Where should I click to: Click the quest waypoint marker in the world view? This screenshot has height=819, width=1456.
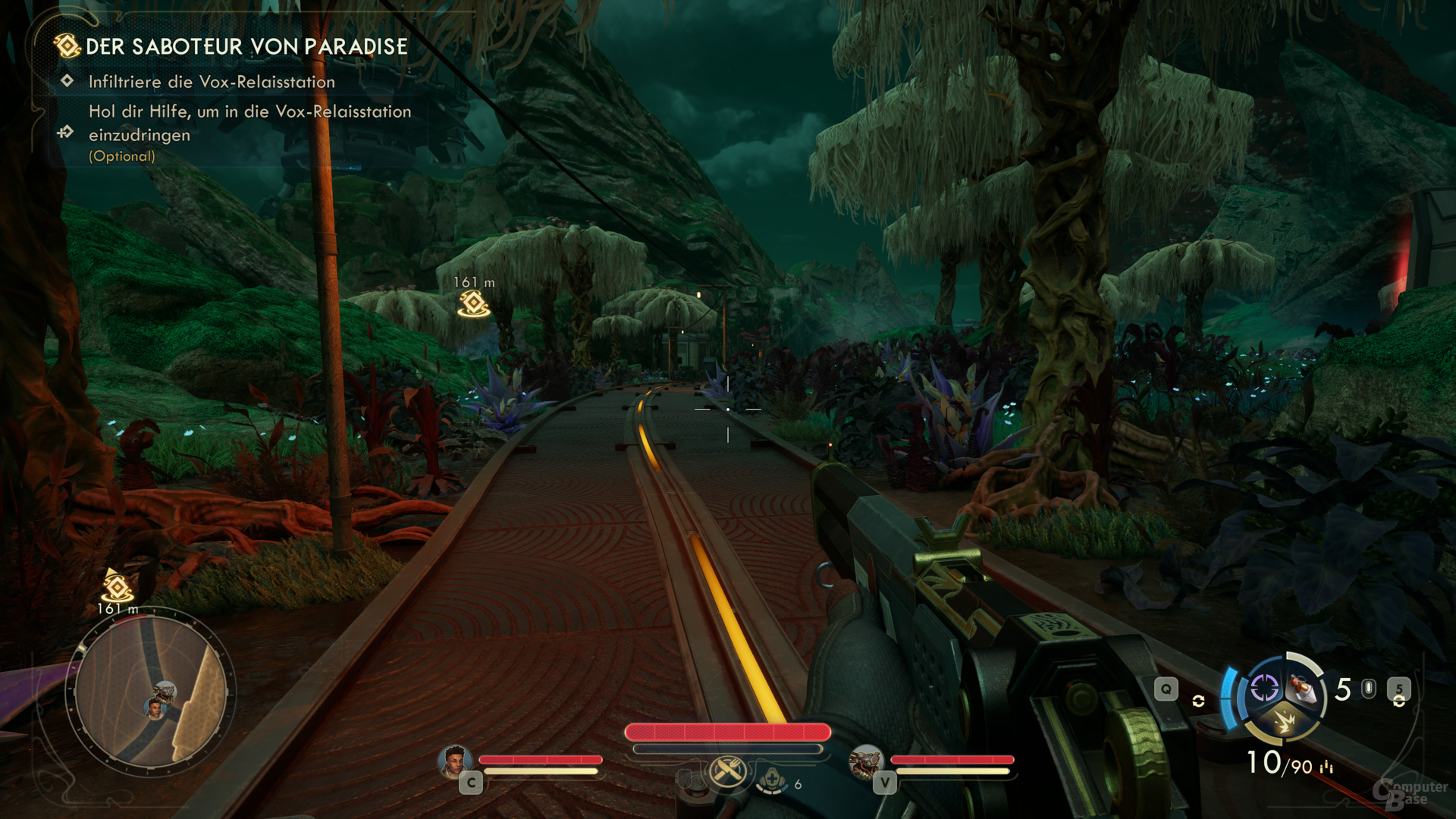tap(474, 303)
